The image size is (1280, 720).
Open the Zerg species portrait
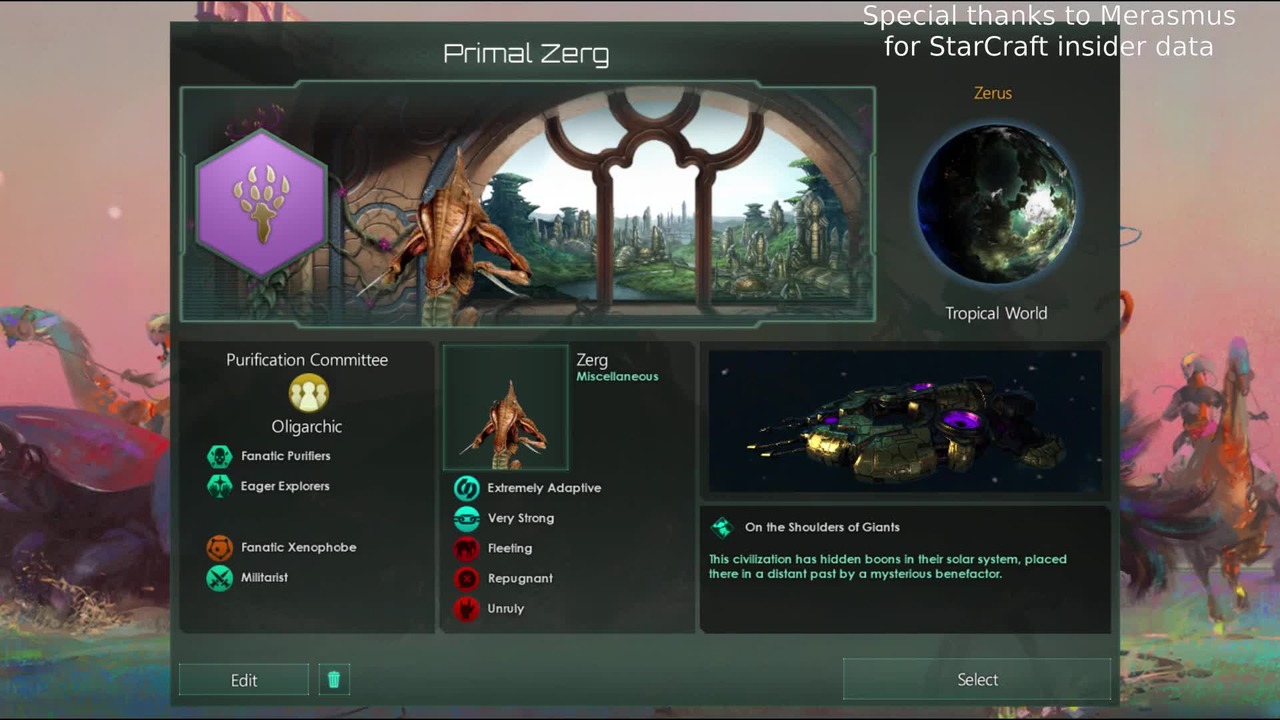coord(506,408)
